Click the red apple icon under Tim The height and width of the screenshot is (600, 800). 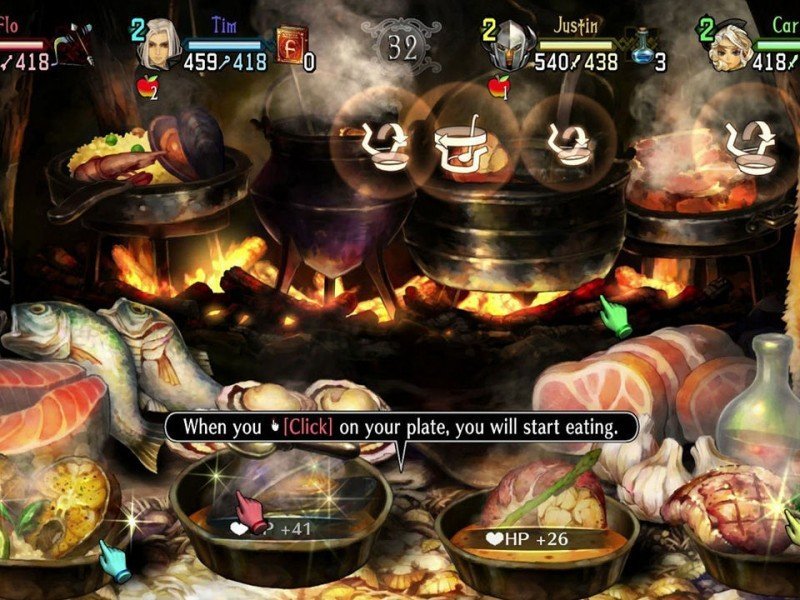[145, 88]
